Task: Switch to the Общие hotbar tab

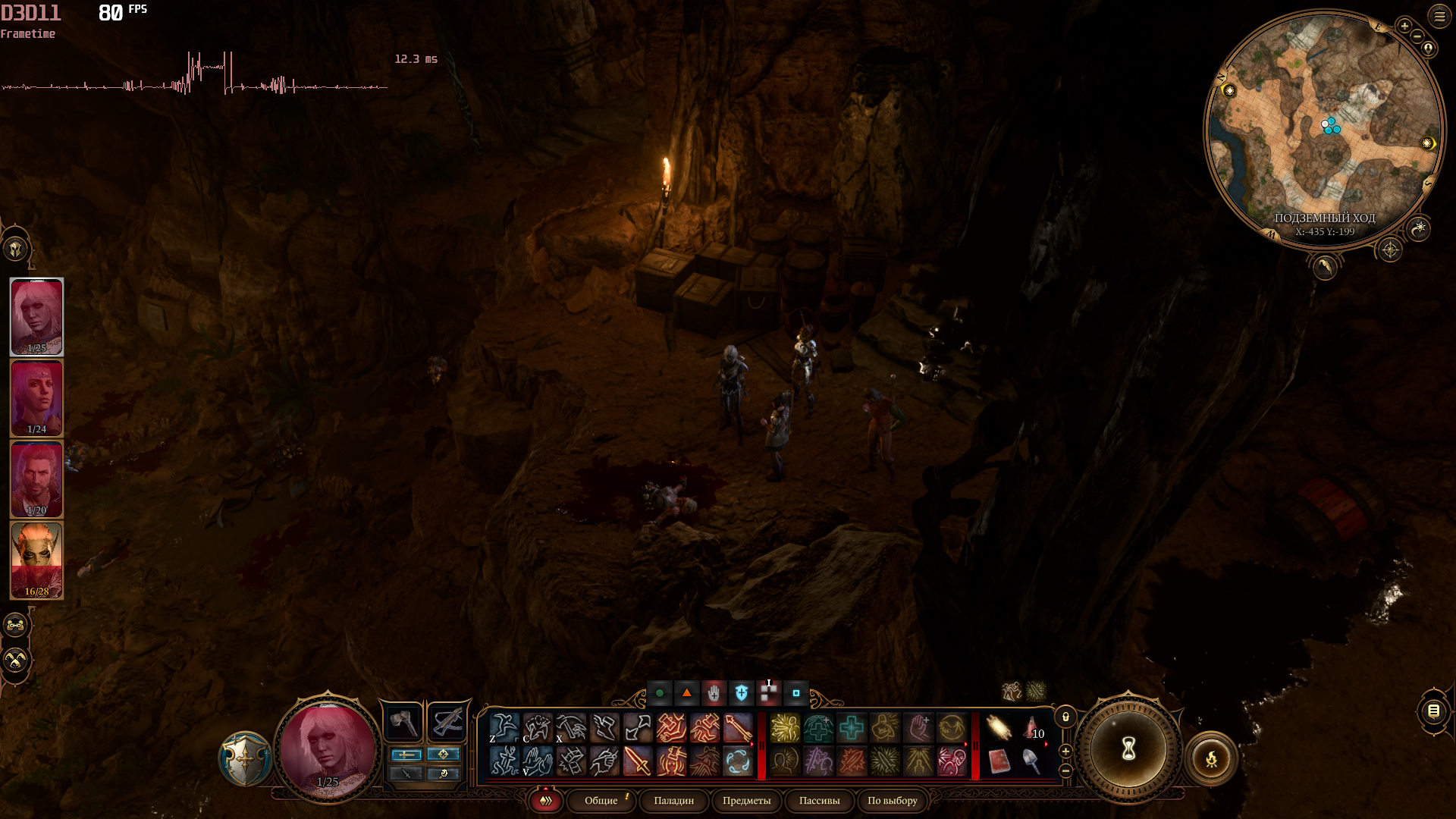Action: click(x=601, y=801)
